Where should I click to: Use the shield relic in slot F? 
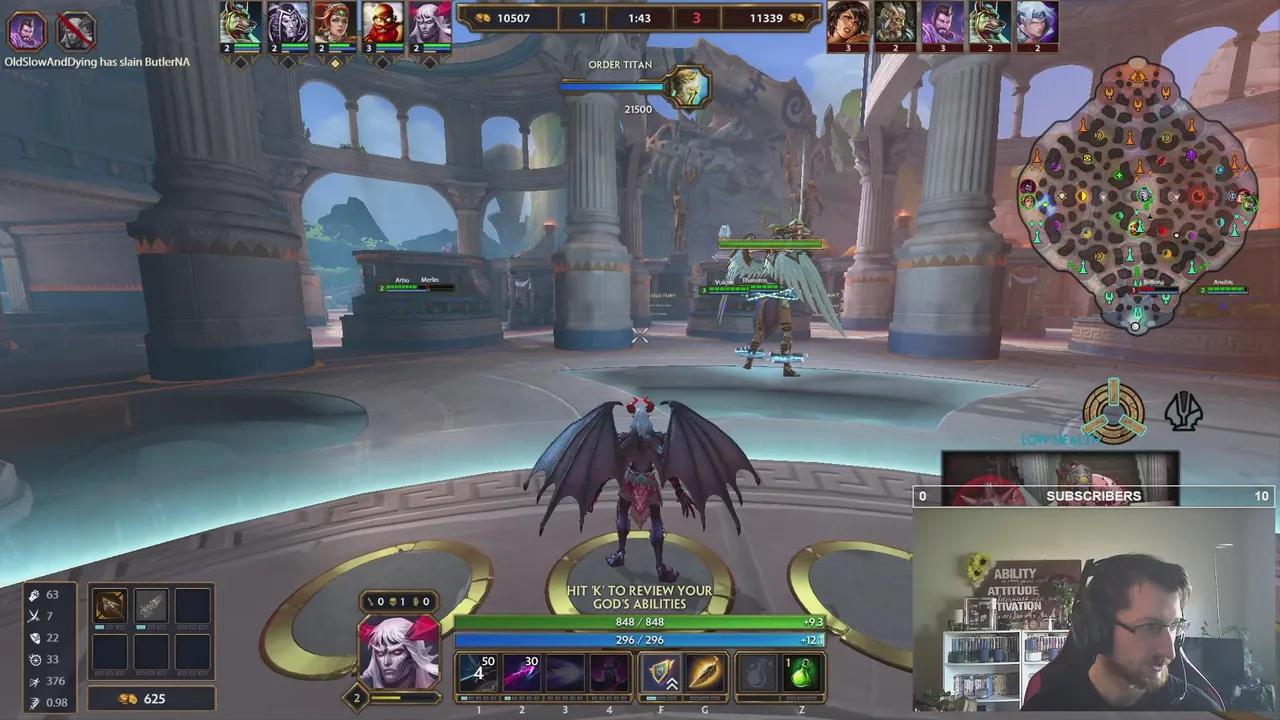pos(661,672)
